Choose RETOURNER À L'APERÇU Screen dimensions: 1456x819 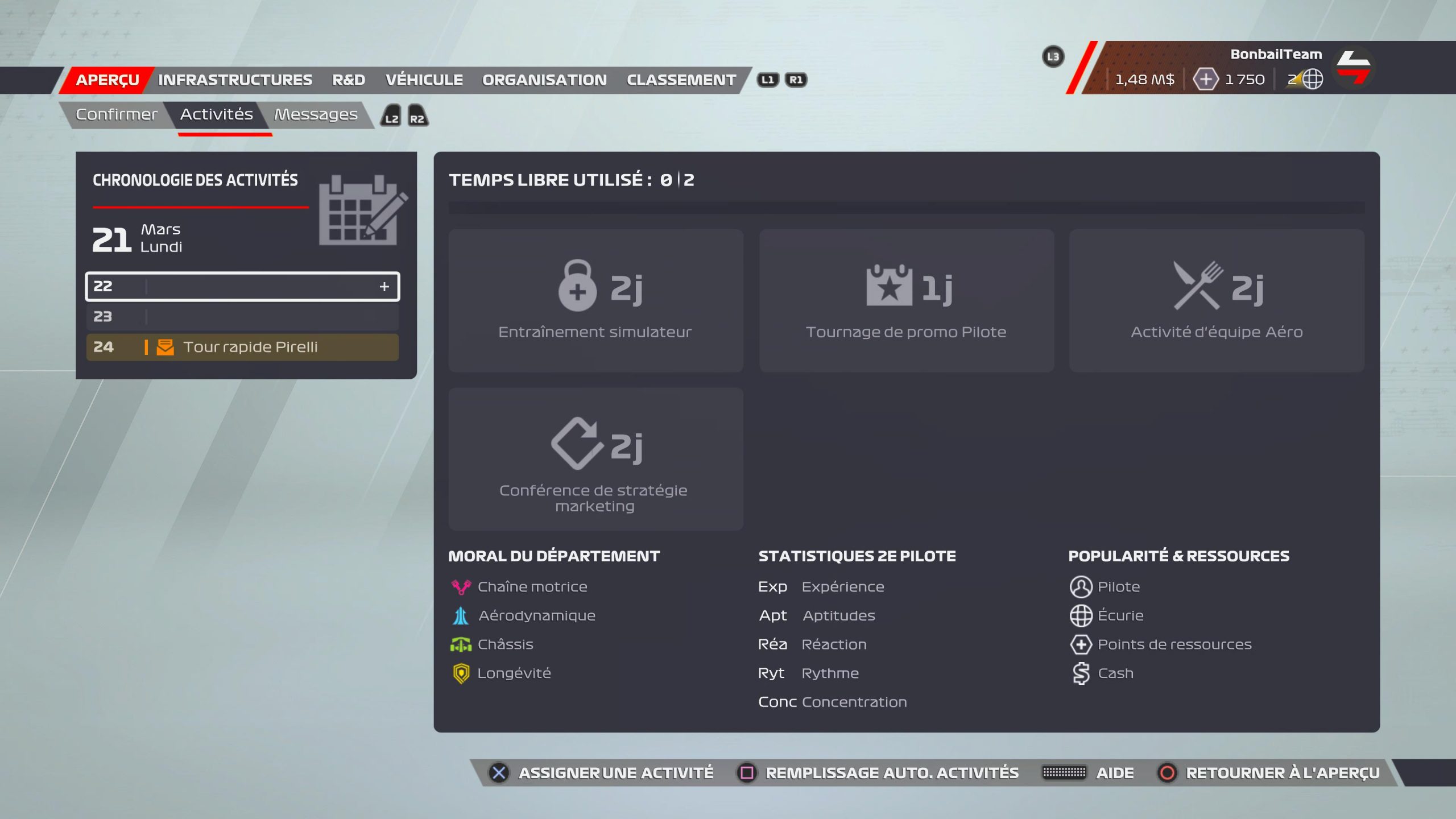click(x=1282, y=773)
